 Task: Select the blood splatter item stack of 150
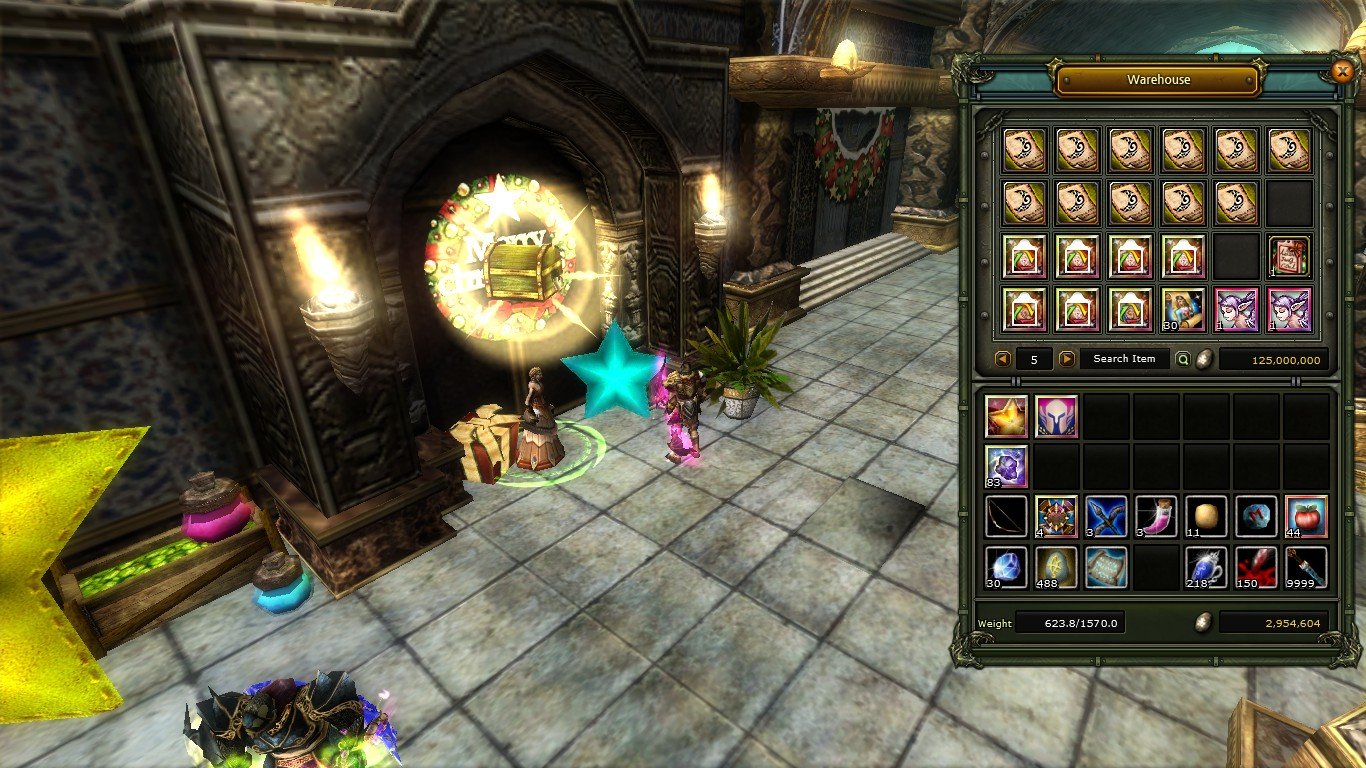[x=1257, y=567]
